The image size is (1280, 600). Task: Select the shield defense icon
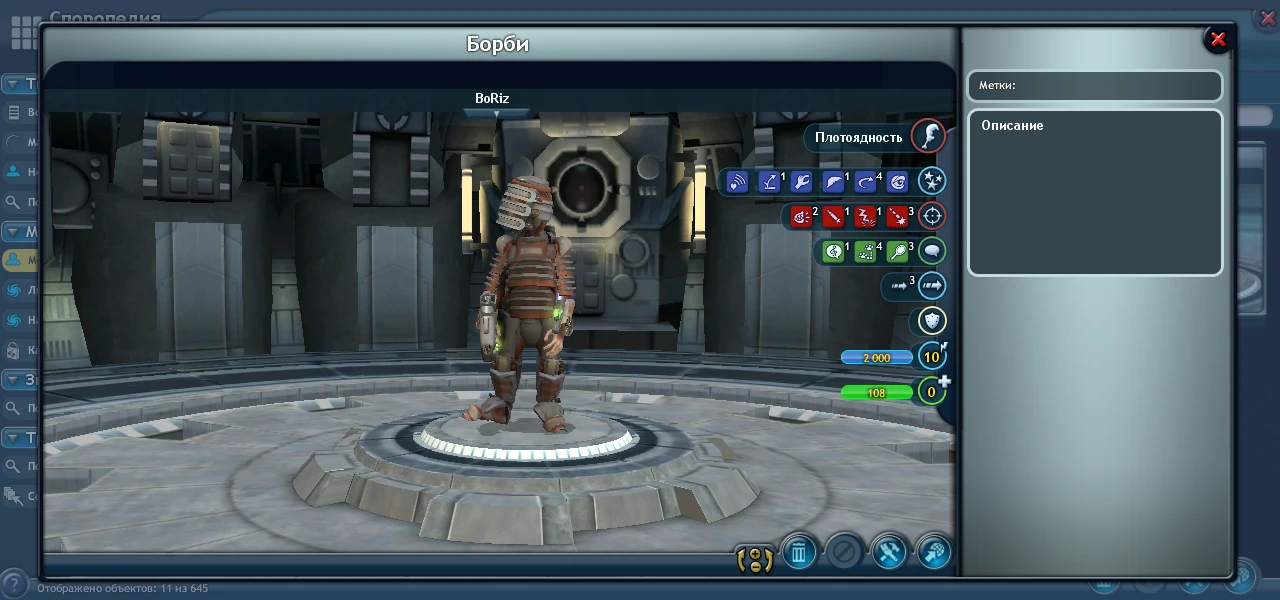[932, 321]
